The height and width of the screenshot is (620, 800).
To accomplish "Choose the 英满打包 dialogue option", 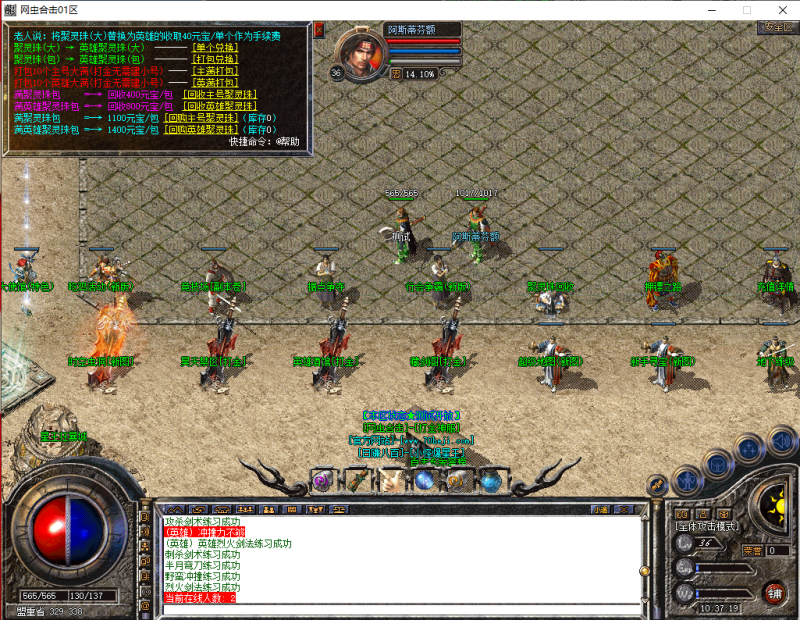I will click(x=213, y=82).
